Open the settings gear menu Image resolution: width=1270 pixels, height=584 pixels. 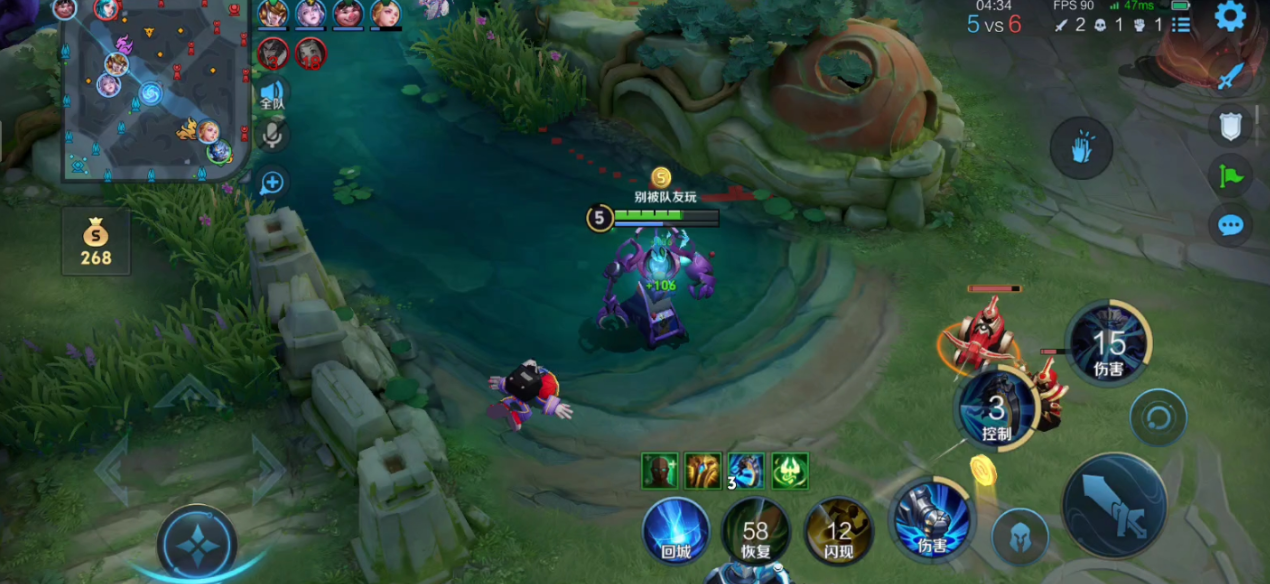[1229, 16]
